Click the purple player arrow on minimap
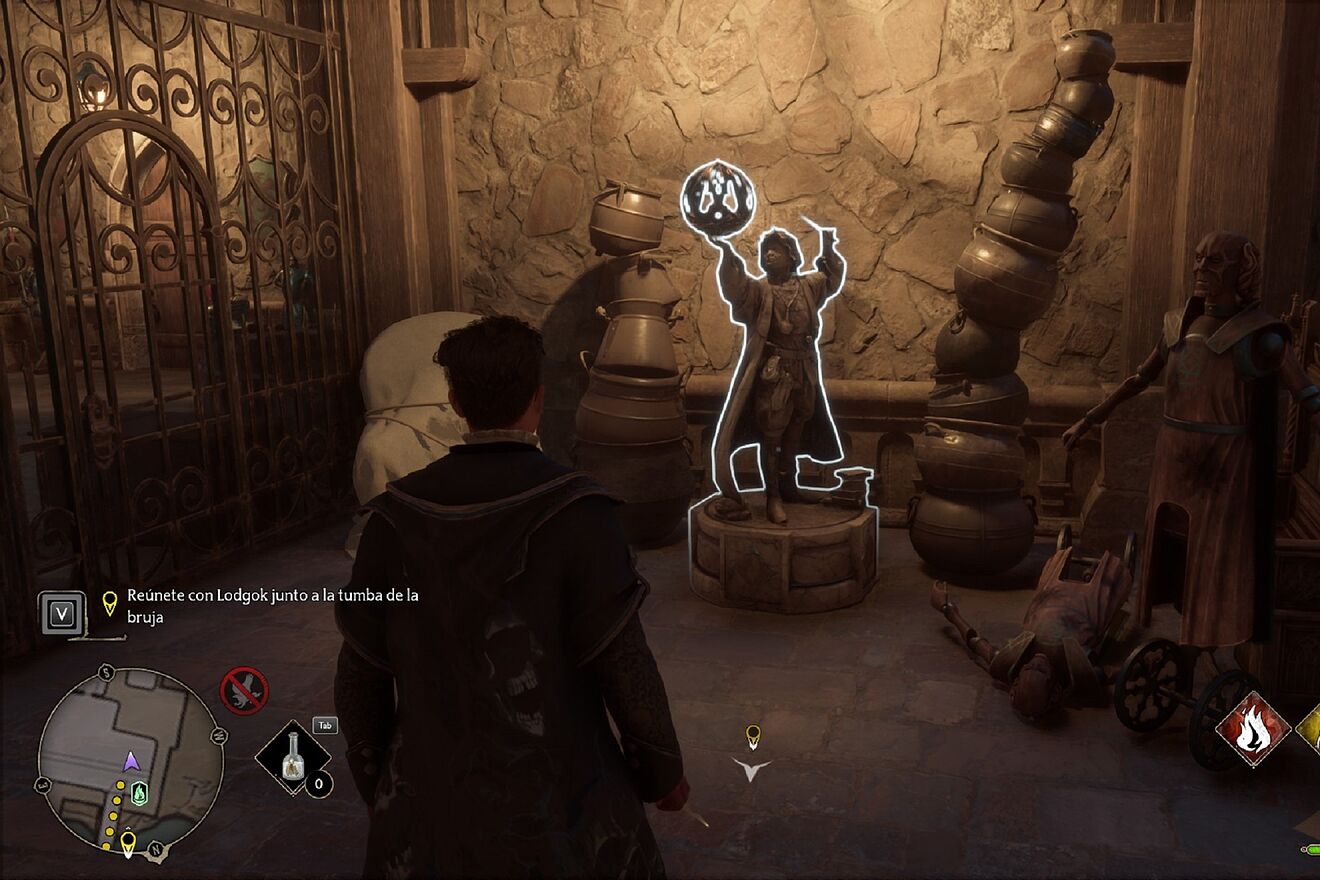 pos(131,762)
